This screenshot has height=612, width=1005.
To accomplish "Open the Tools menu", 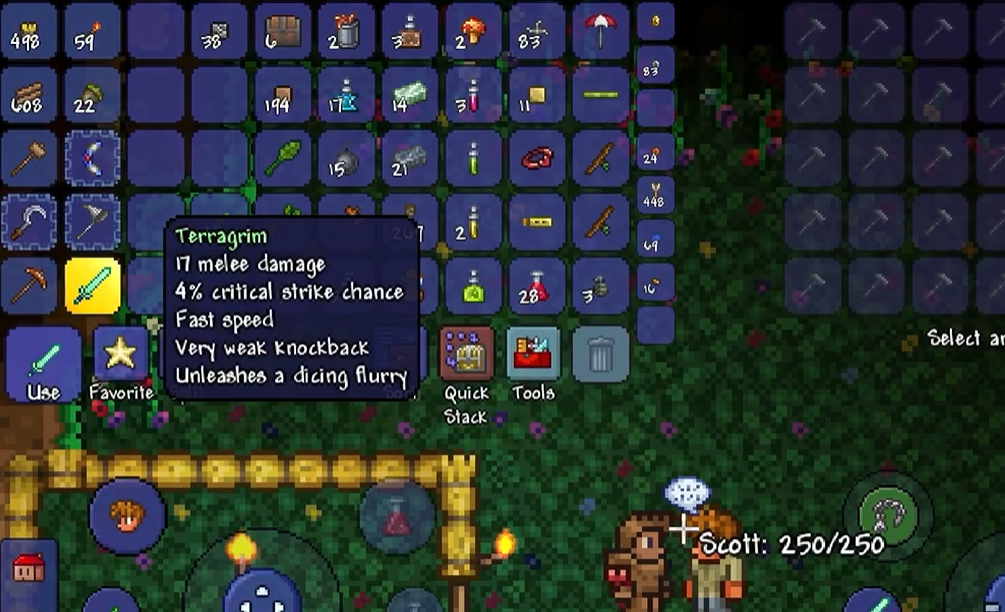I will (x=534, y=358).
